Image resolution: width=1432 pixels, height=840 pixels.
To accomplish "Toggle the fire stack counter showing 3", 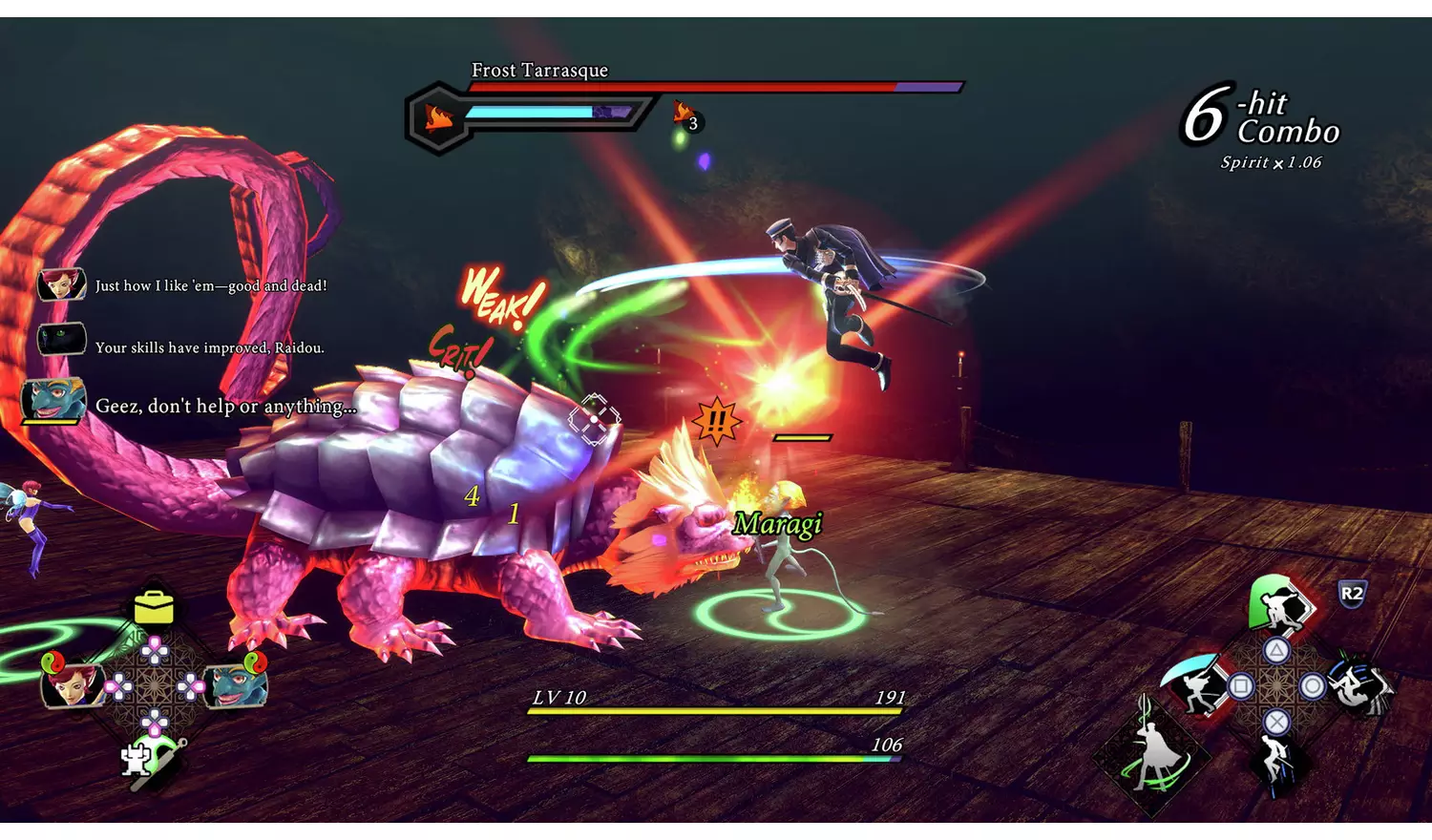I will pyautogui.click(x=684, y=117).
